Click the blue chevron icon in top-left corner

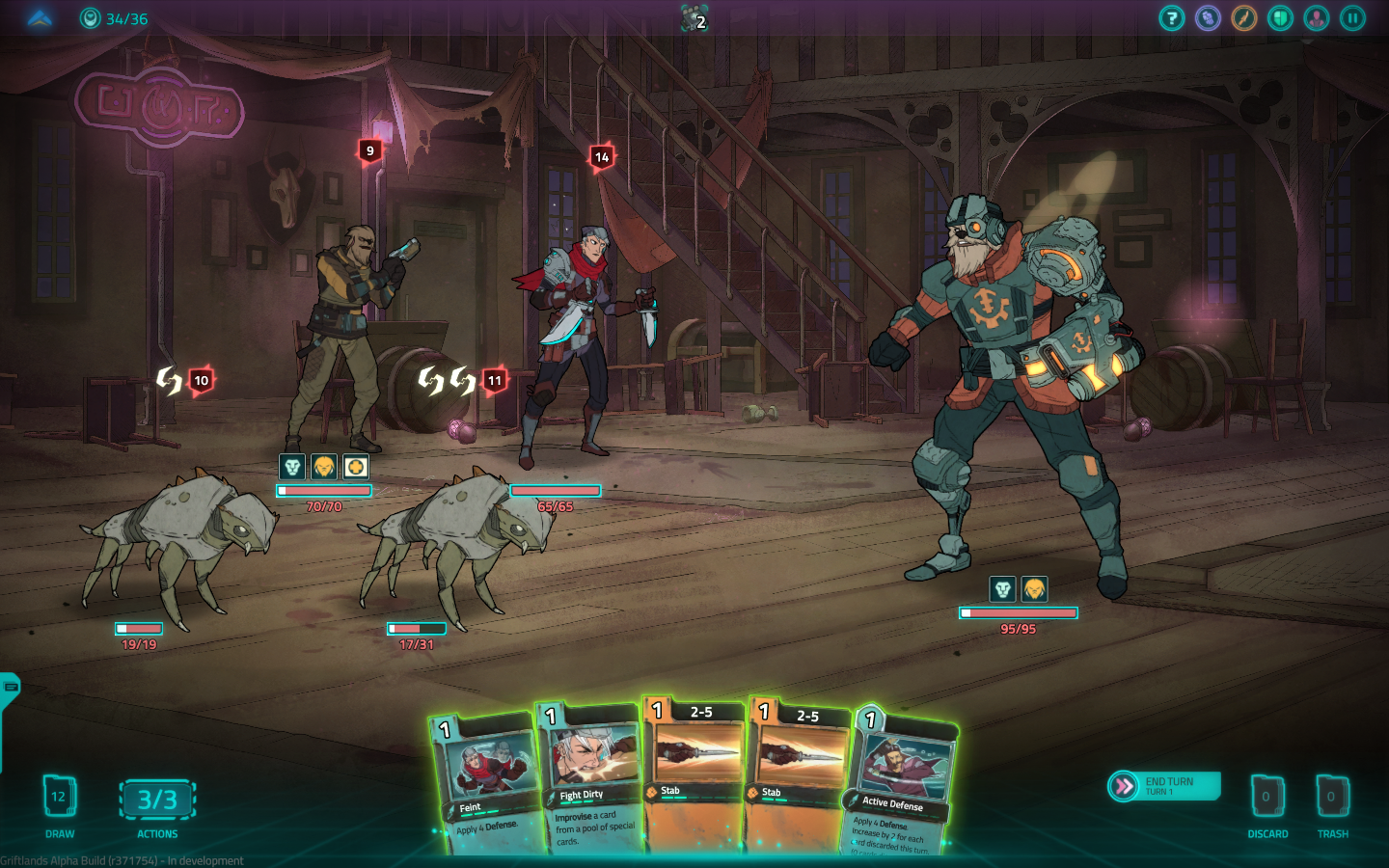click(x=40, y=18)
